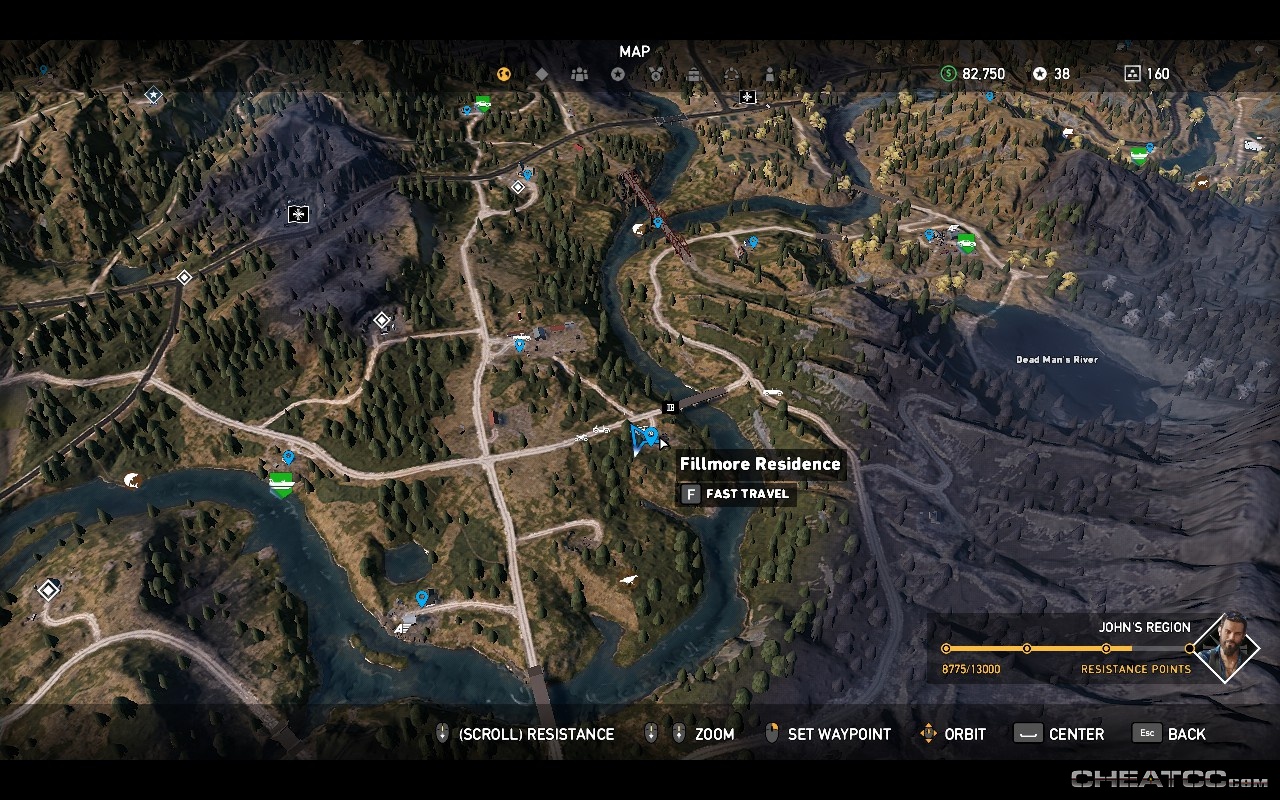Click the star map filter icon
The height and width of the screenshot is (800, 1280).
618,73
